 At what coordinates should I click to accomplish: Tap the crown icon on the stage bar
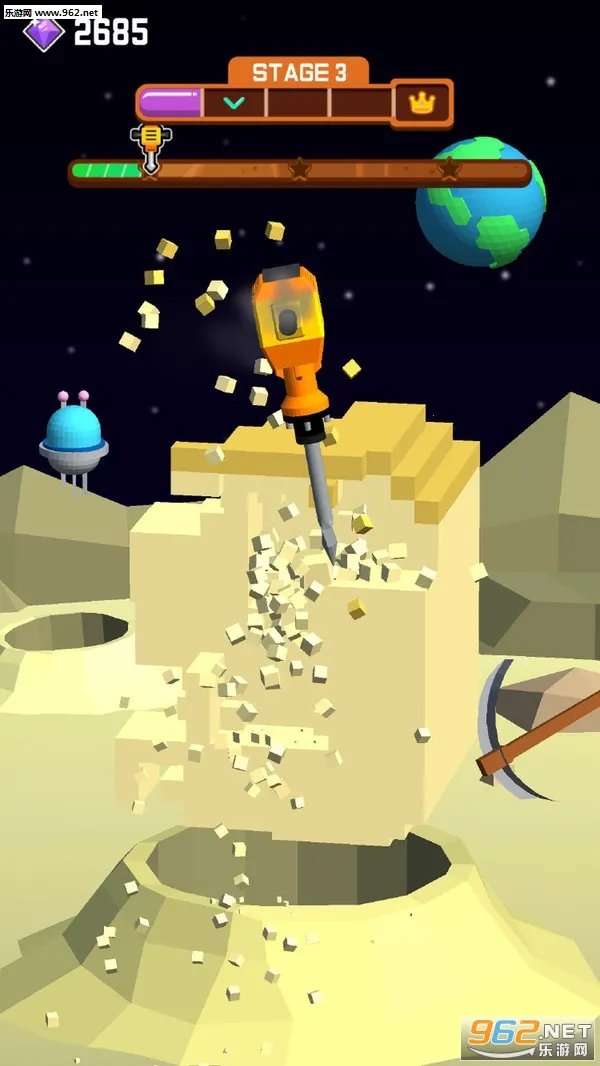[x=421, y=102]
